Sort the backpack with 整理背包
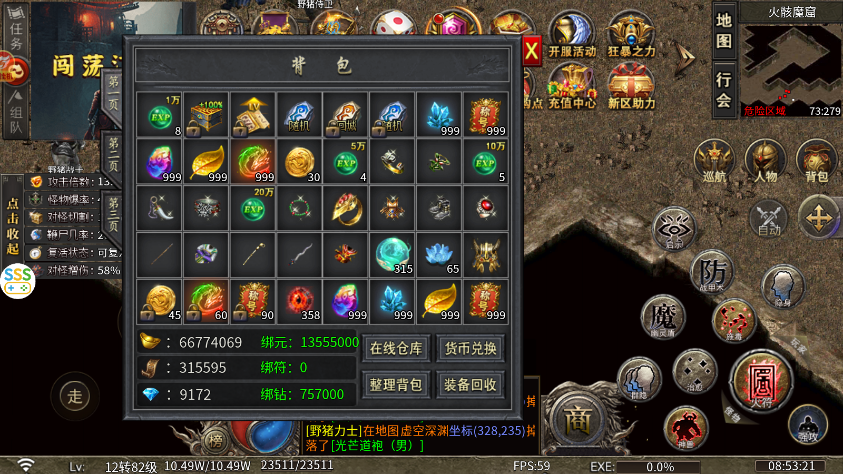Screen dimensions: 843x474 click(396, 384)
